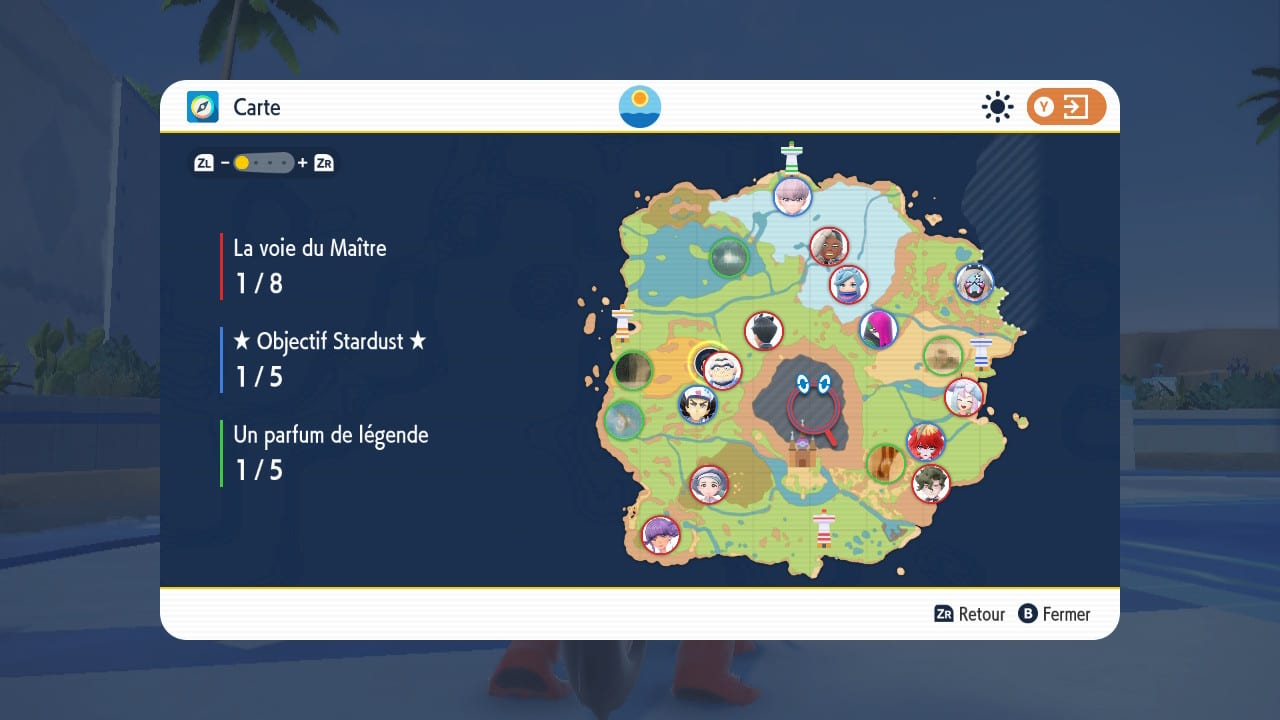This screenshot has height=720, width=1280.
Task: Select the red-haired portrait with blue border
Action: [x=925, y=442]
